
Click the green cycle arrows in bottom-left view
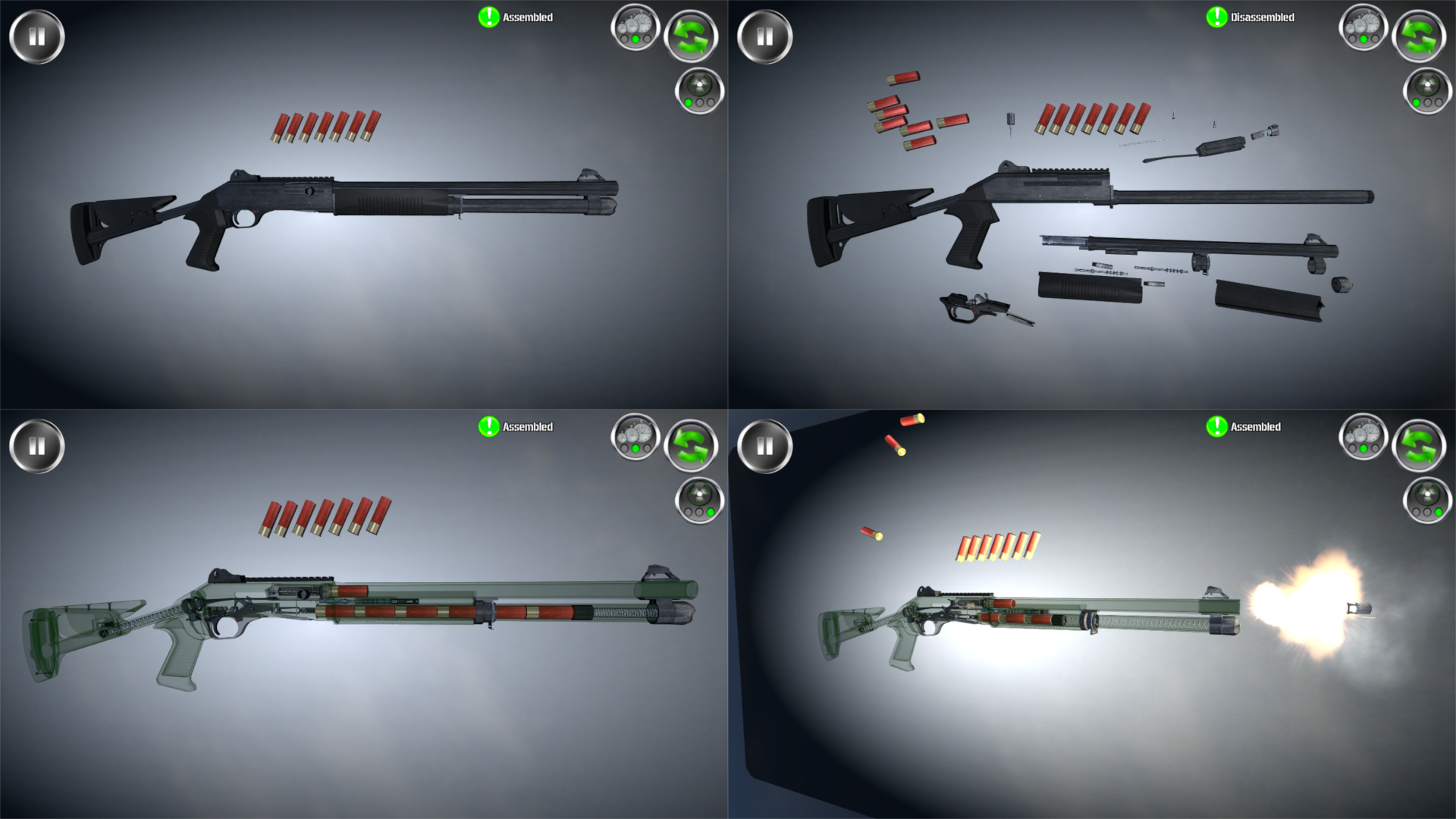(x=692, y=445)
